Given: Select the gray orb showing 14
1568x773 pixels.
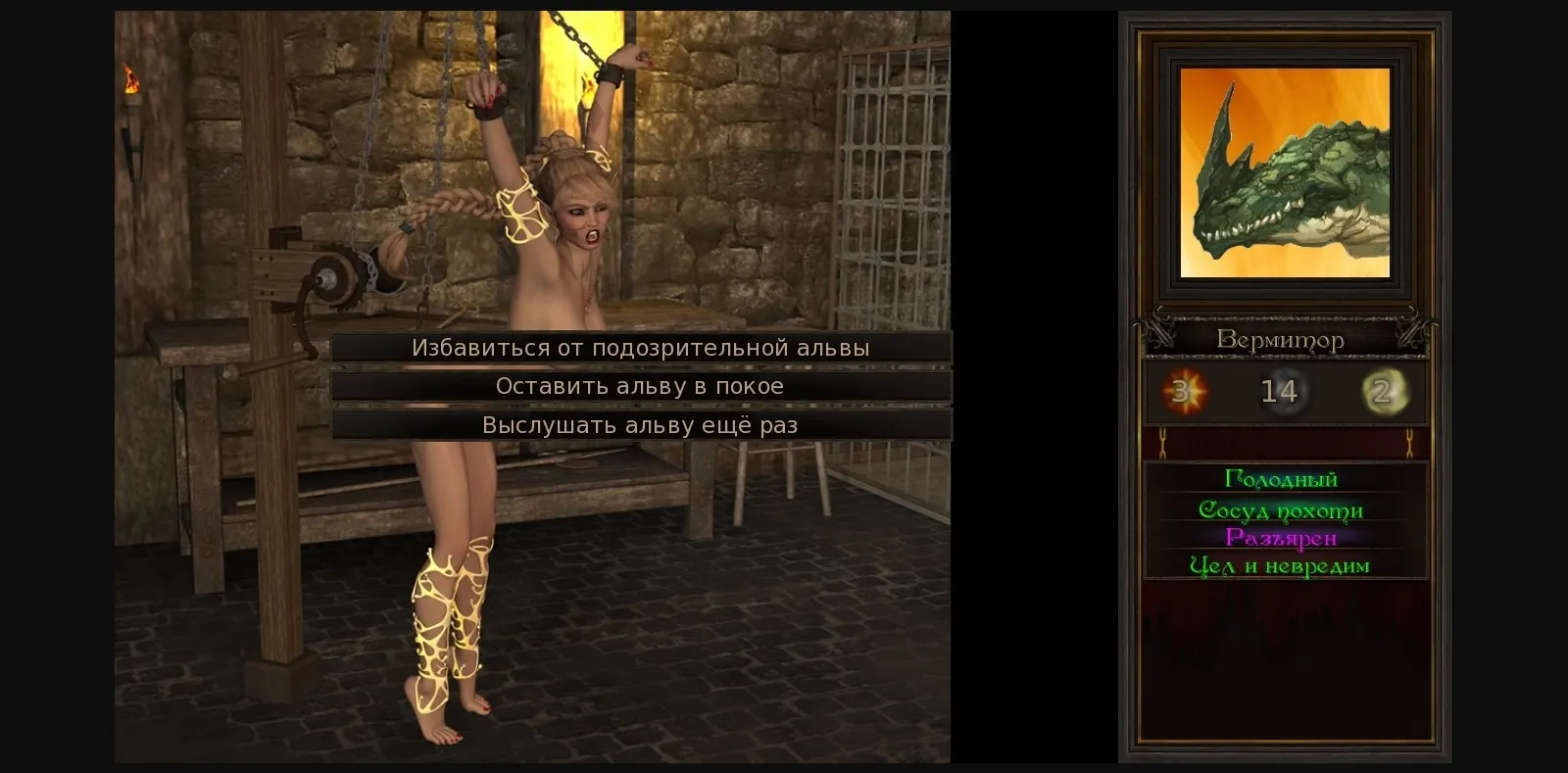Looking at the screenshot, I should [x=1279, y=391].
